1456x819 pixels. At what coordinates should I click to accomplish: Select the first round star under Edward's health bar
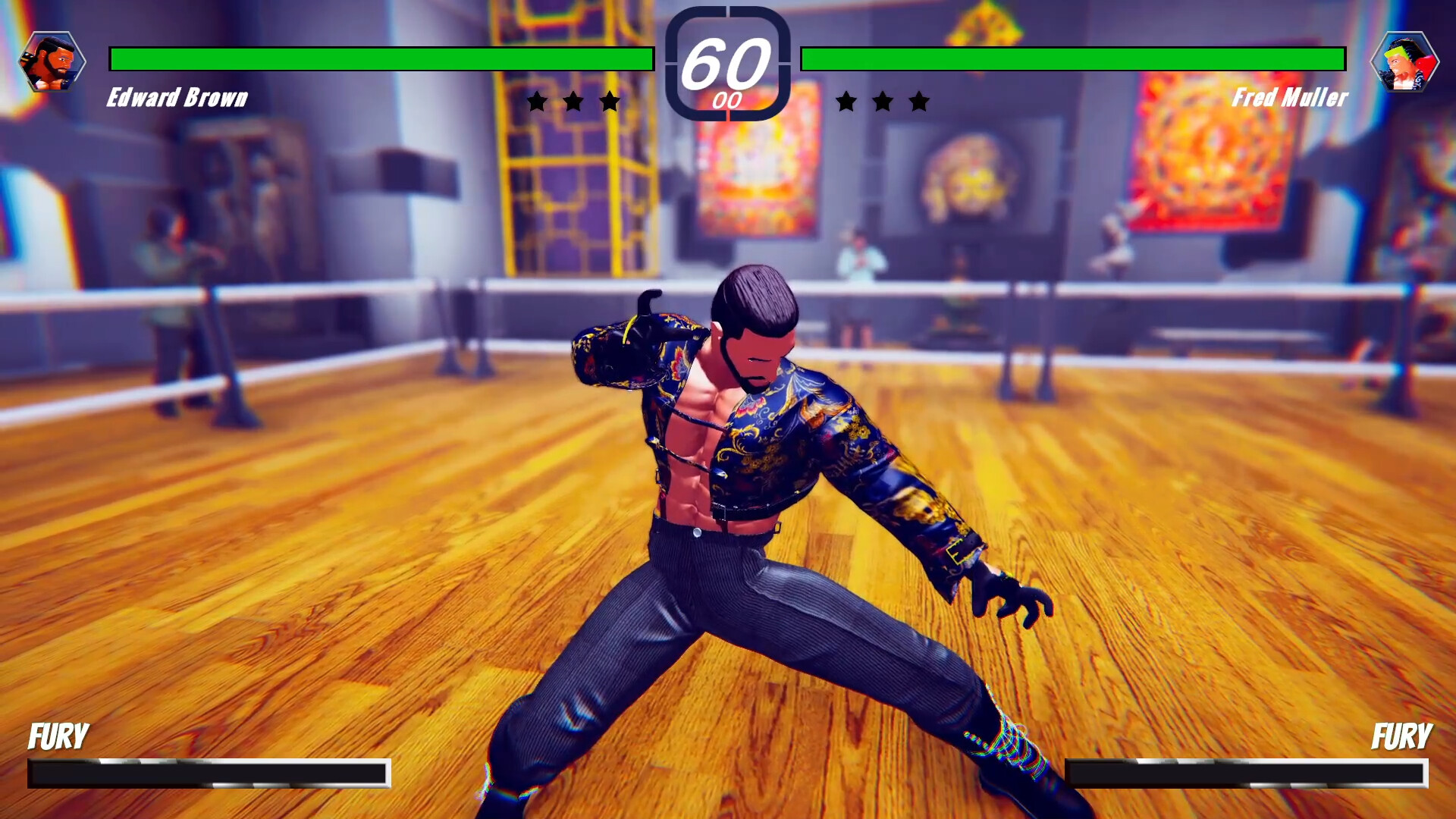[538, 99]
